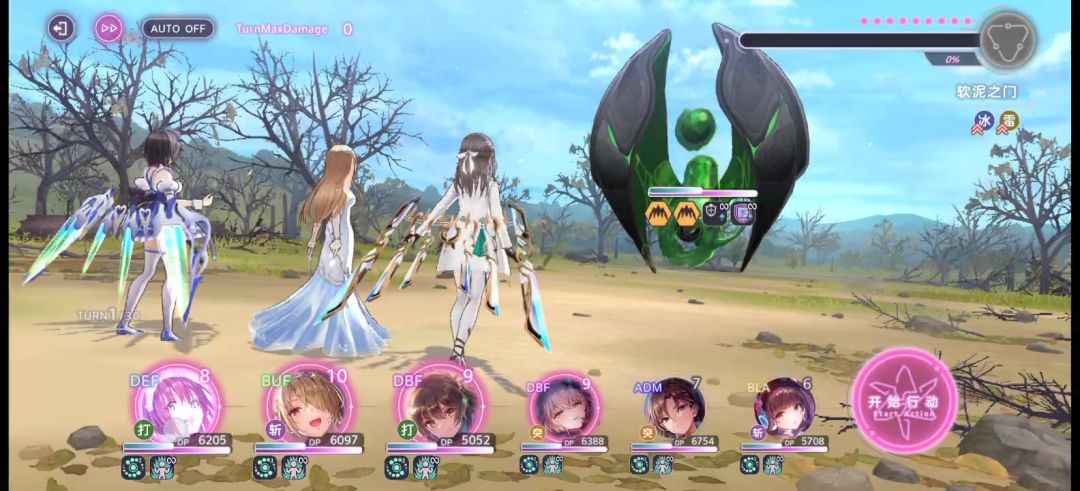Switch the AUTO OFF toggle
1080x491 pixels.
coord(178,28)
